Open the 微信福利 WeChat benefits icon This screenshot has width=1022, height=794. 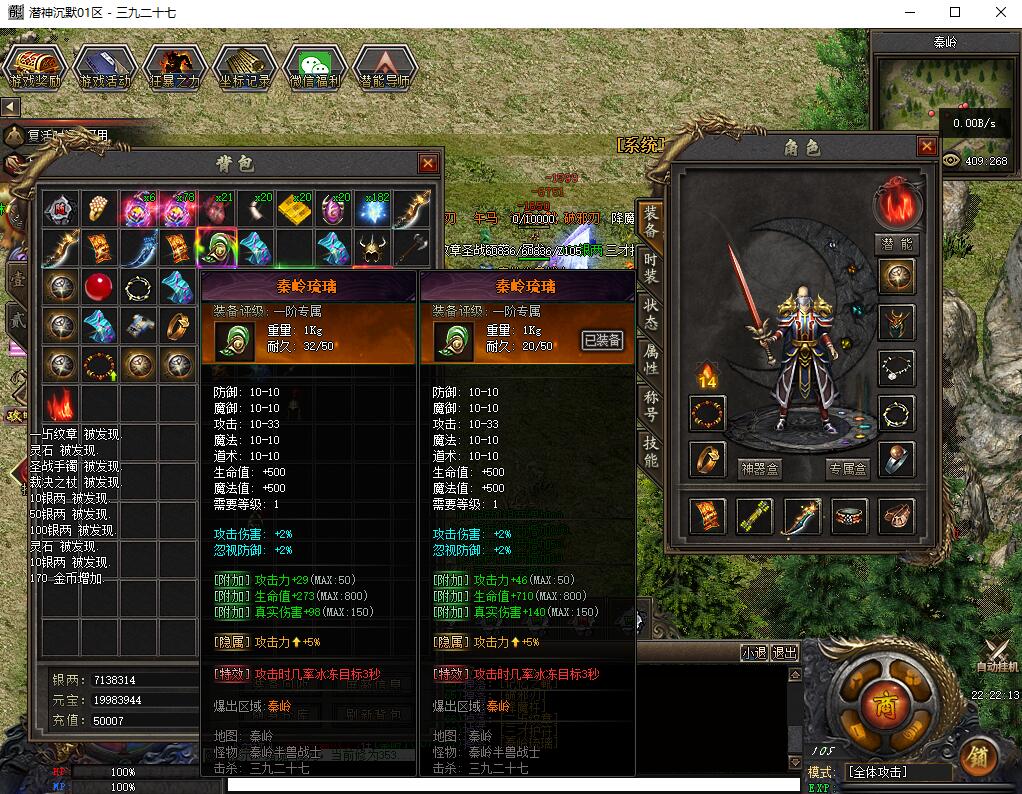[x=315, y=68]
